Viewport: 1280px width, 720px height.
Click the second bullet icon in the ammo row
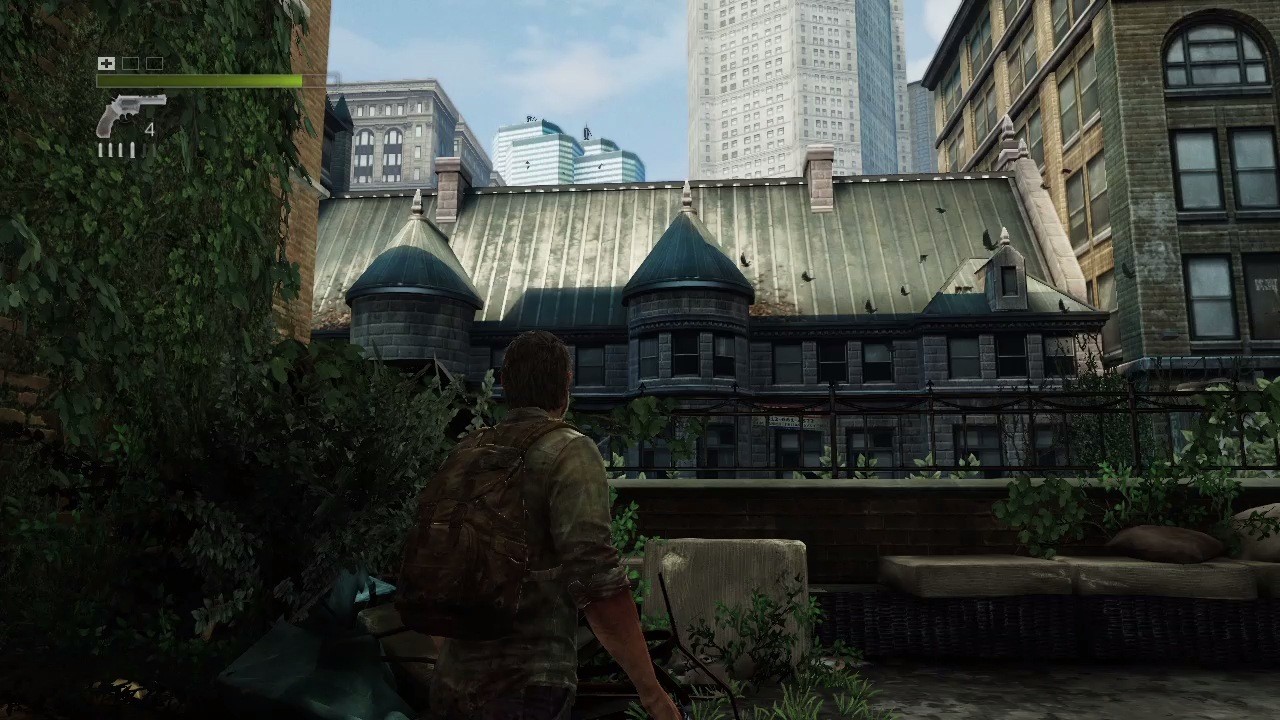tap(110, 148)
